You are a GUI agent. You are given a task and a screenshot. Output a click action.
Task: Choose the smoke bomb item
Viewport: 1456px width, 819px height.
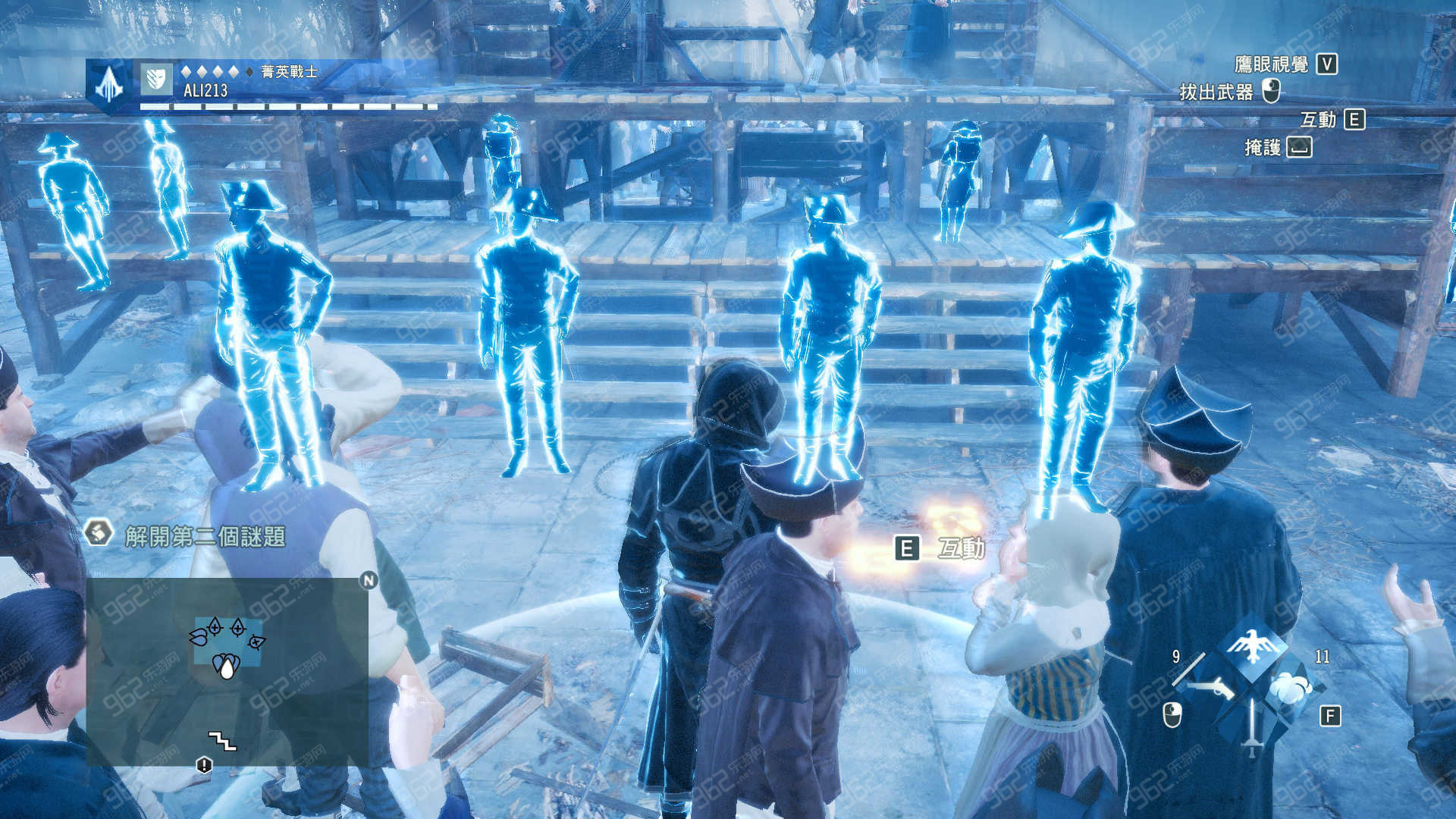[1291, 688]
